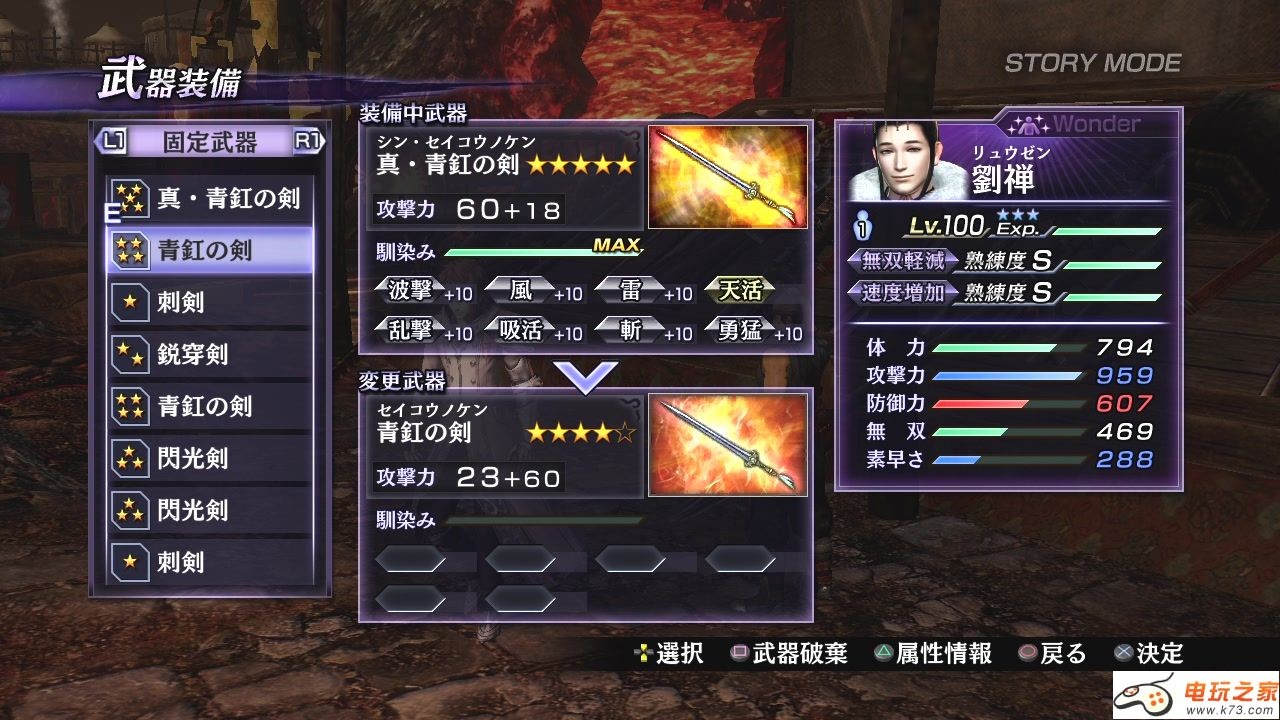The image size is (1280, 720).
Task: Select the 吸活 attribute chip
Action: pyautogui.click(x=521, y=330)
